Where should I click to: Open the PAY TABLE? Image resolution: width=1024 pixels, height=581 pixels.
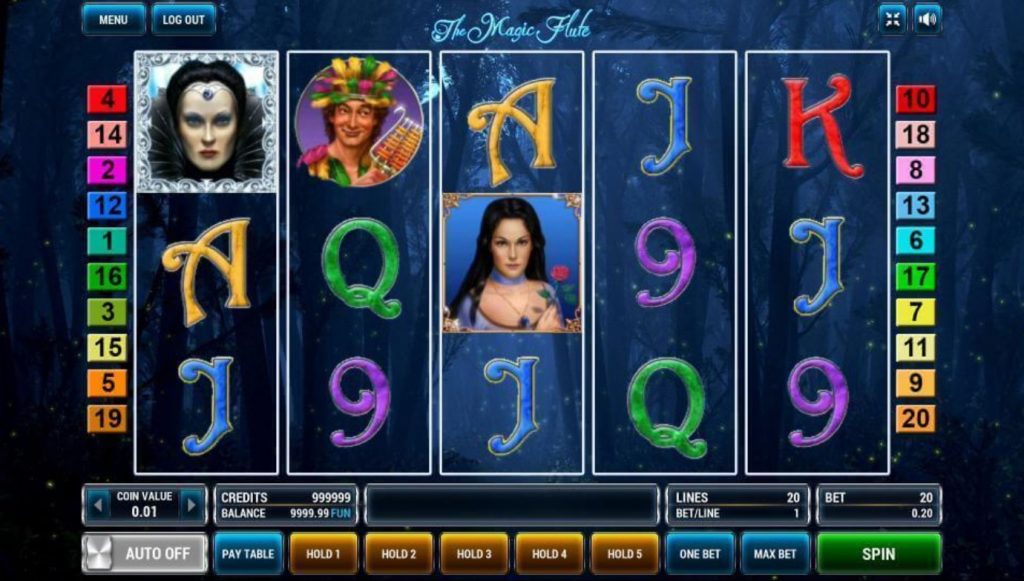point(248,553)
